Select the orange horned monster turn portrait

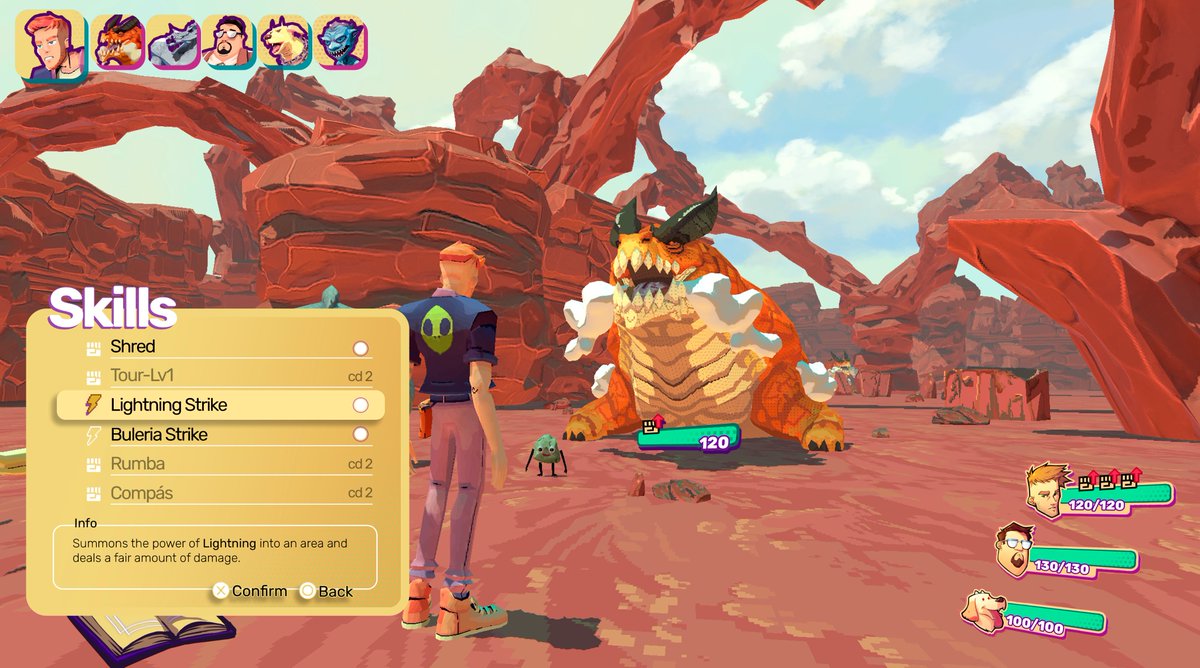120,42
